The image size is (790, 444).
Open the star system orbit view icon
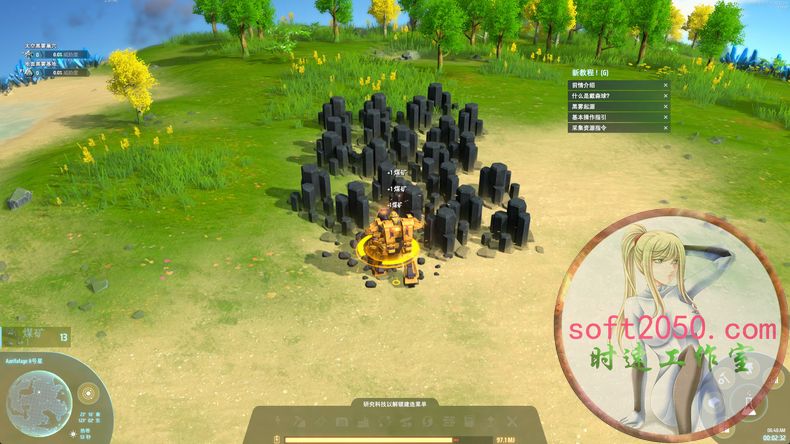pyautogui.click(x=88, y=391)
